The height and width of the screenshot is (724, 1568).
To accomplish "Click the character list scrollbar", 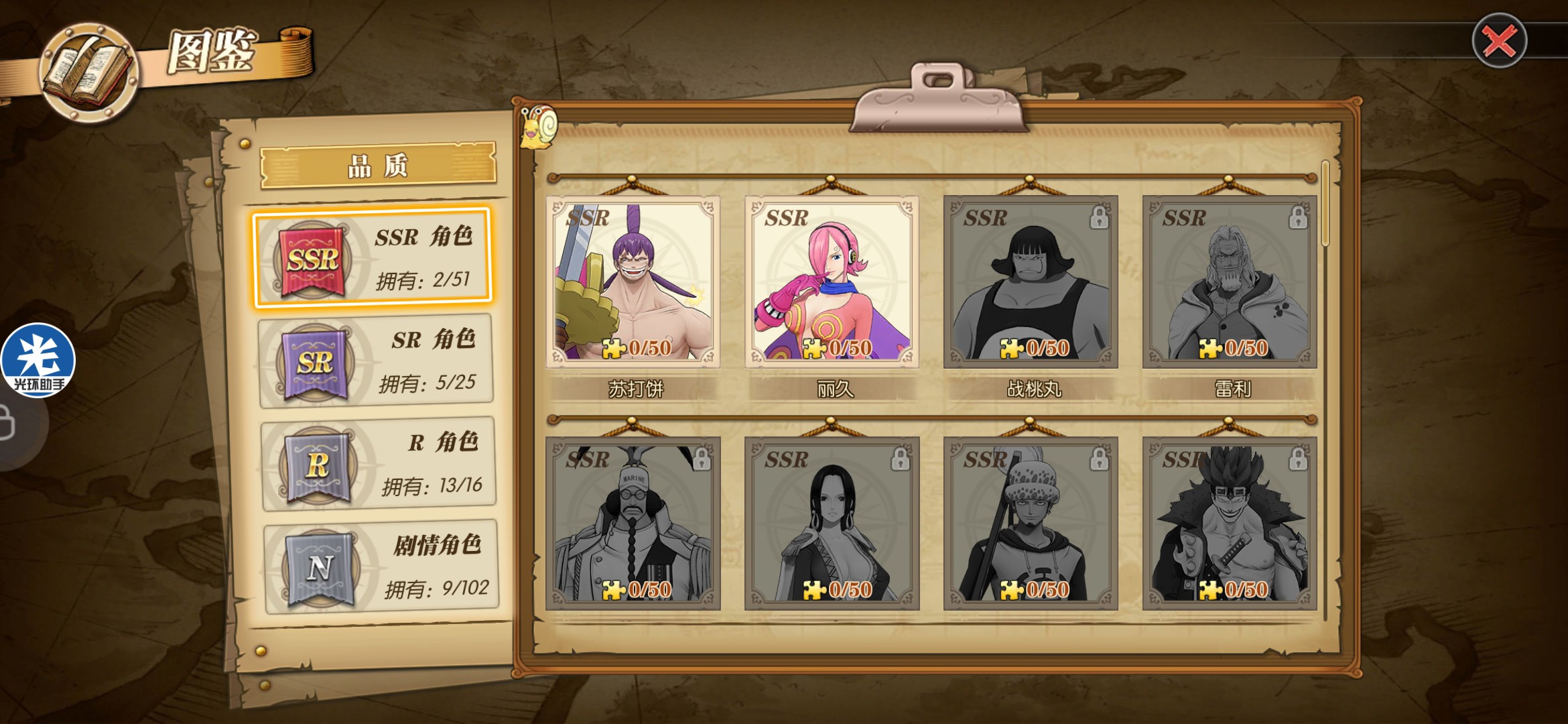I will [x=1325, y=204].
